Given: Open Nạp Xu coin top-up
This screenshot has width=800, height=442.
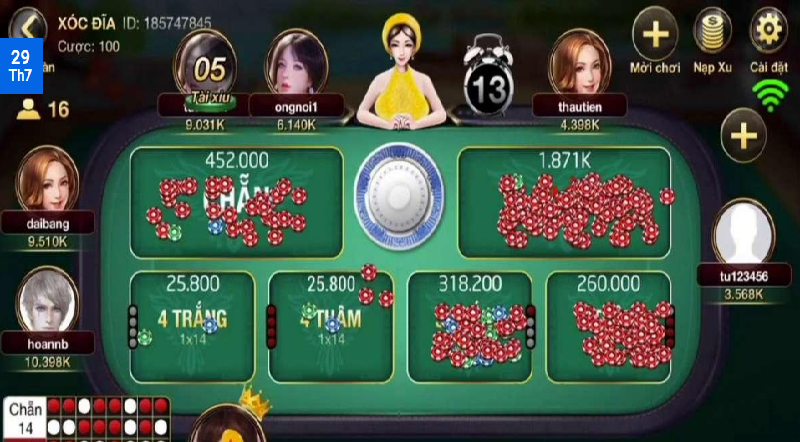Looking at the screenshot, I should (713, 35).
